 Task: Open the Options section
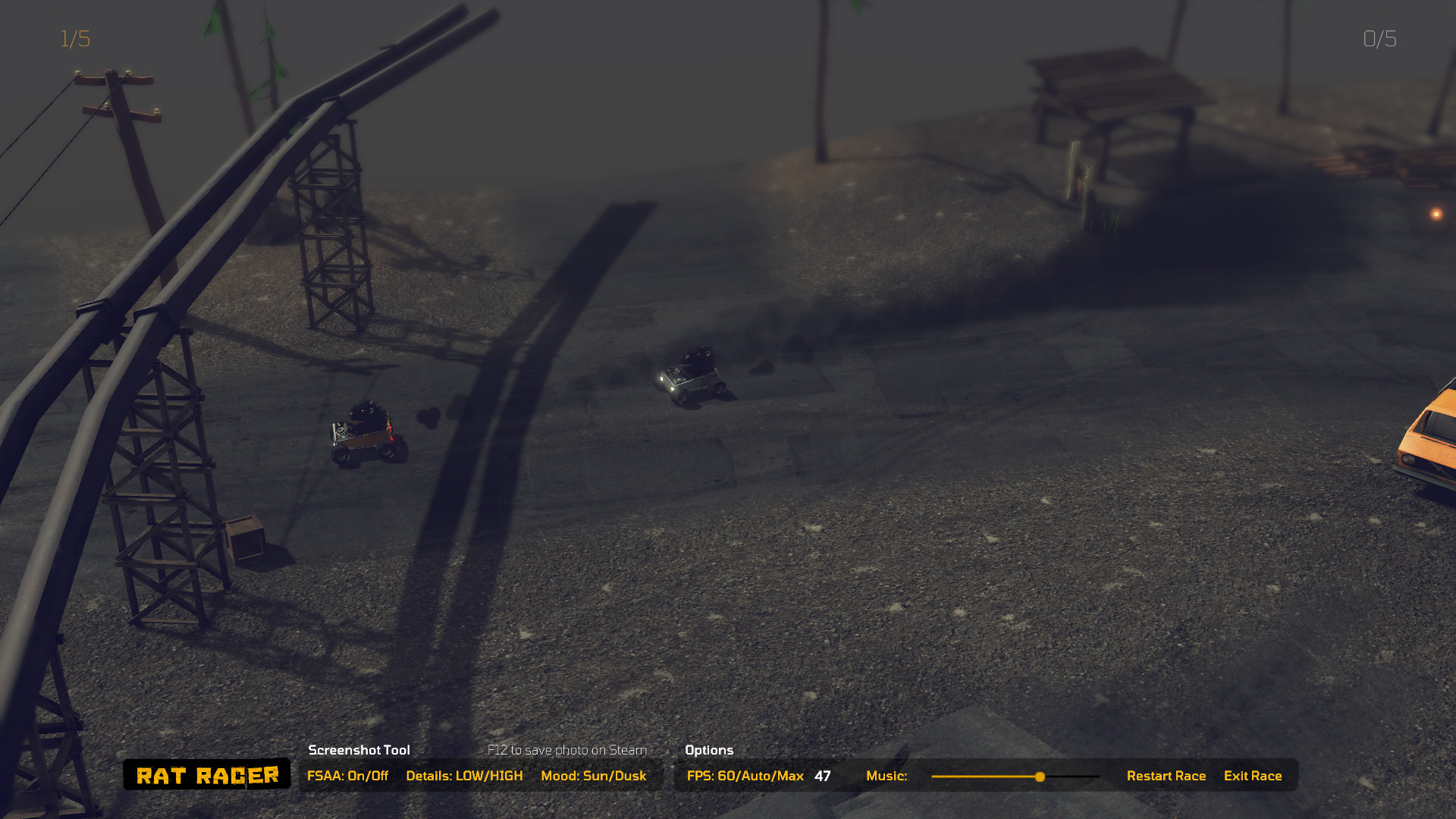(708, 750)
